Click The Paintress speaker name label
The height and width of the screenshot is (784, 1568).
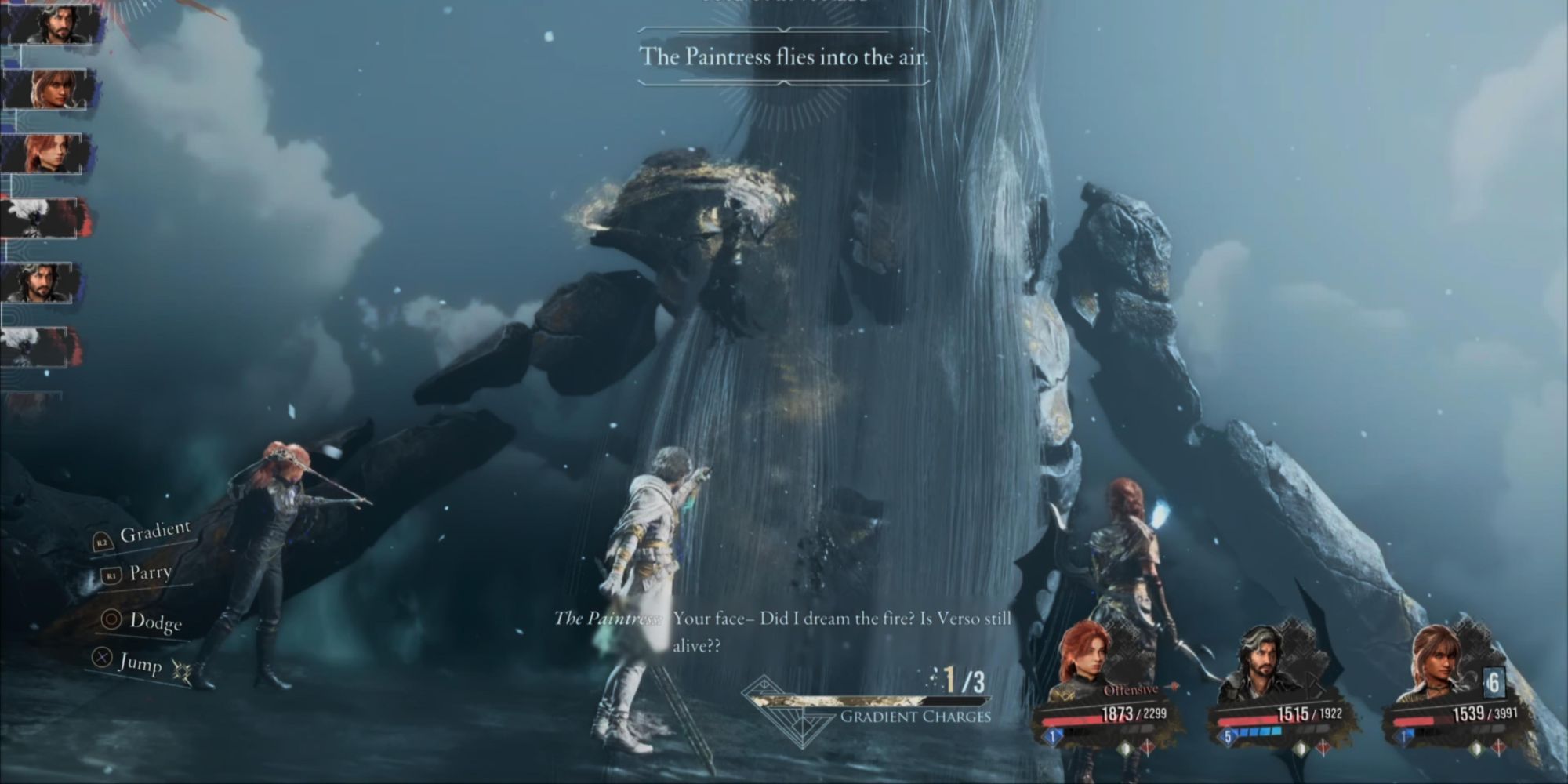point(608,619)
